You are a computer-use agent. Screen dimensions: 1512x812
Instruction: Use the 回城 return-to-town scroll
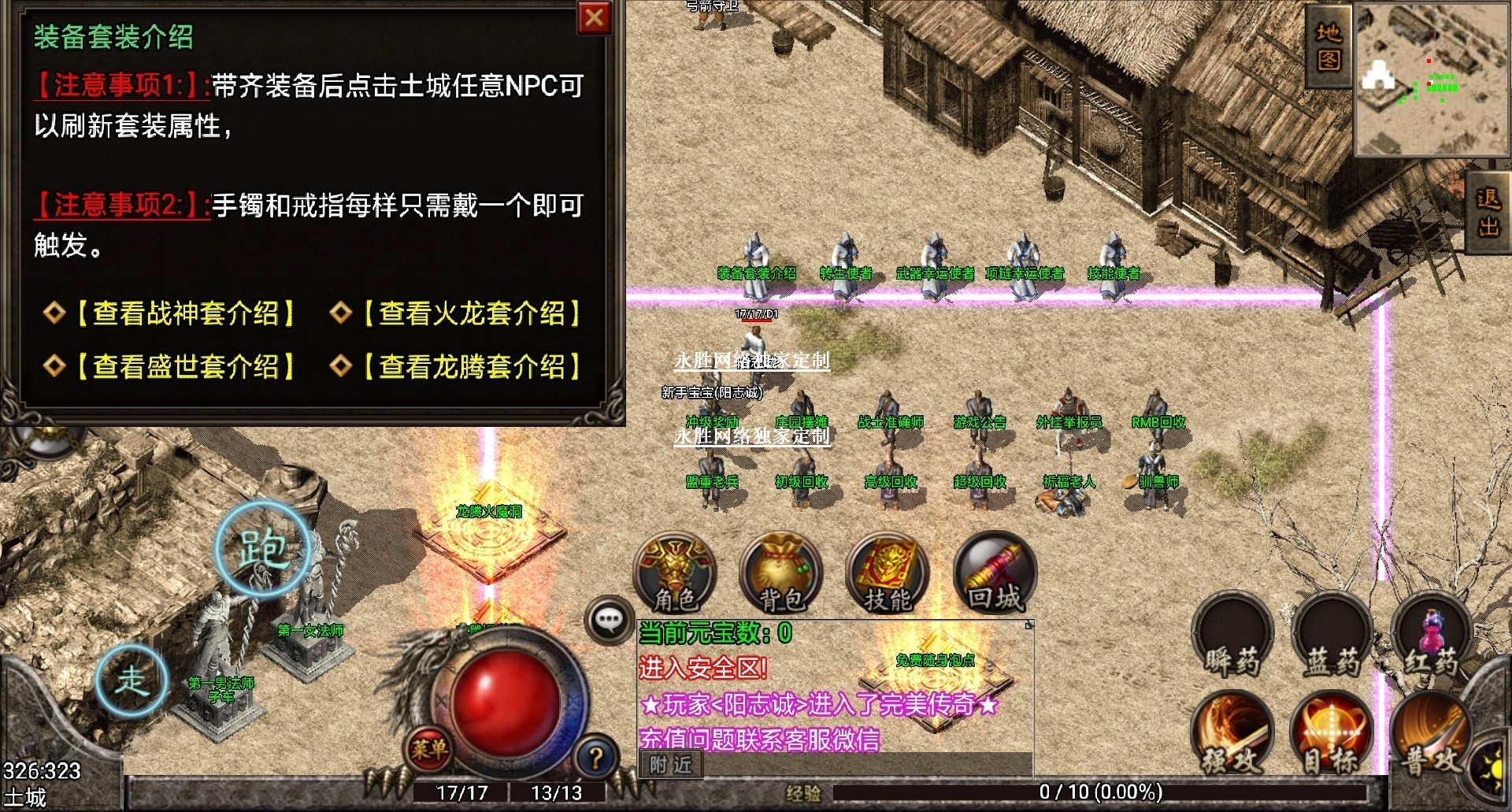coord(995,574)
